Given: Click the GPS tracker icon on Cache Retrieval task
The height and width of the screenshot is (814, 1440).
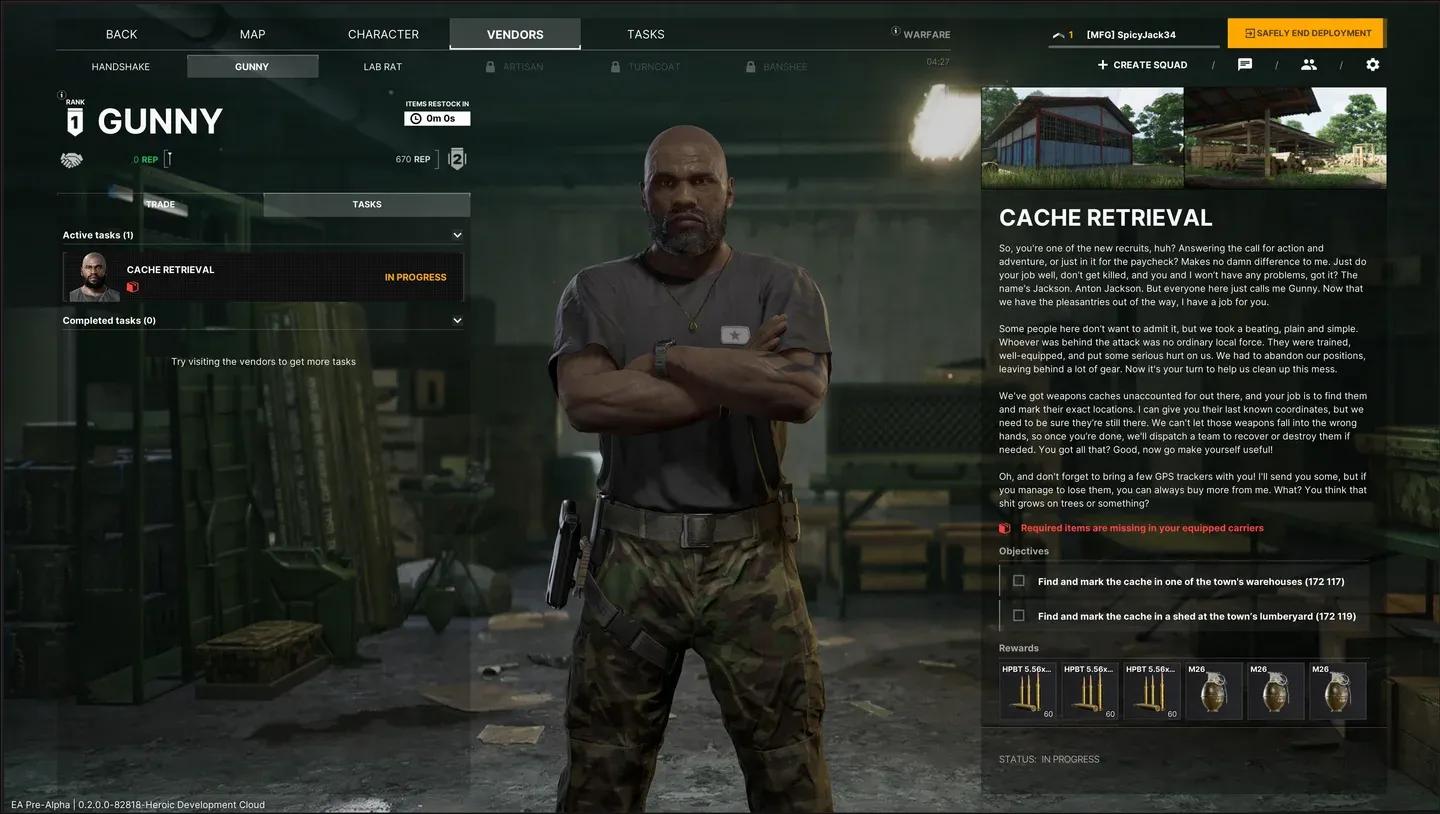Looking at the screenshot, I should tap(133, 287).
